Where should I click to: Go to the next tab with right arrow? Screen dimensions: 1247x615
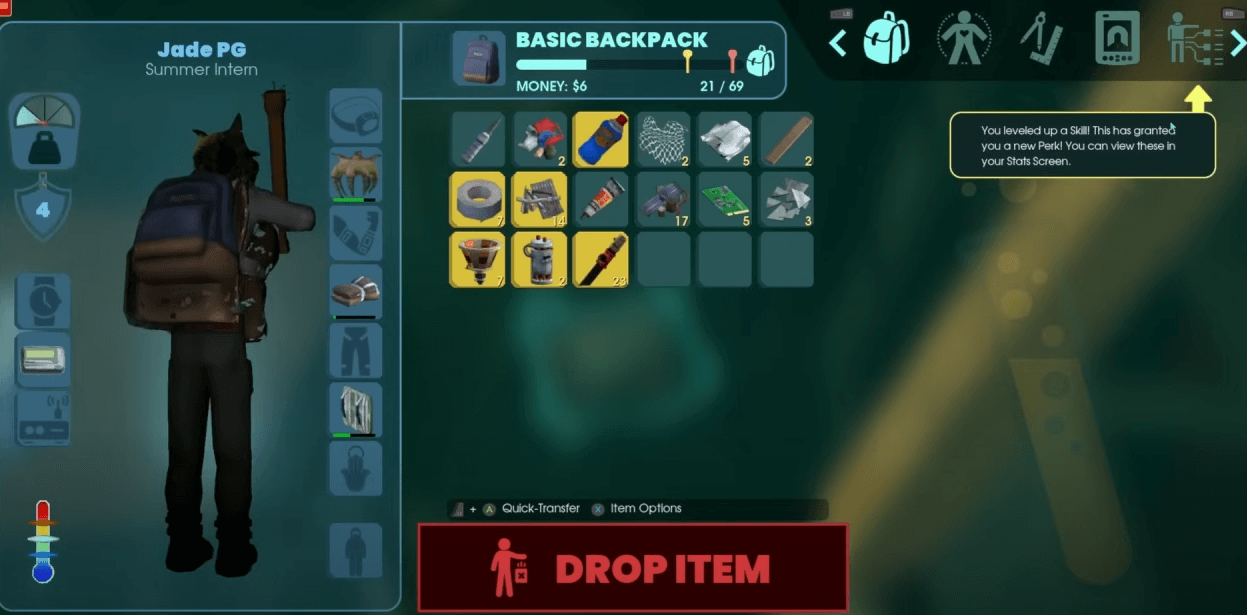1237,42
